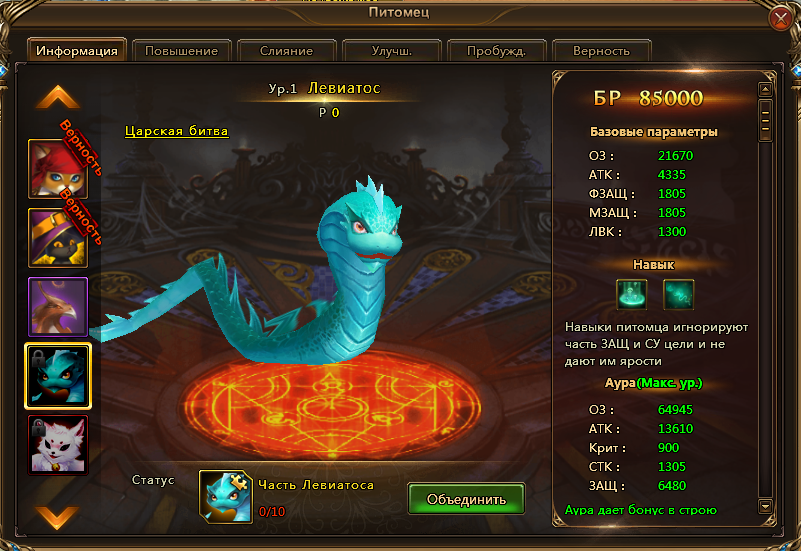The width and height of the screenshot is (801, 551).
Task: Inspect the first green pet skill icon
Action: pyautogui.click(x=632, y=294)
